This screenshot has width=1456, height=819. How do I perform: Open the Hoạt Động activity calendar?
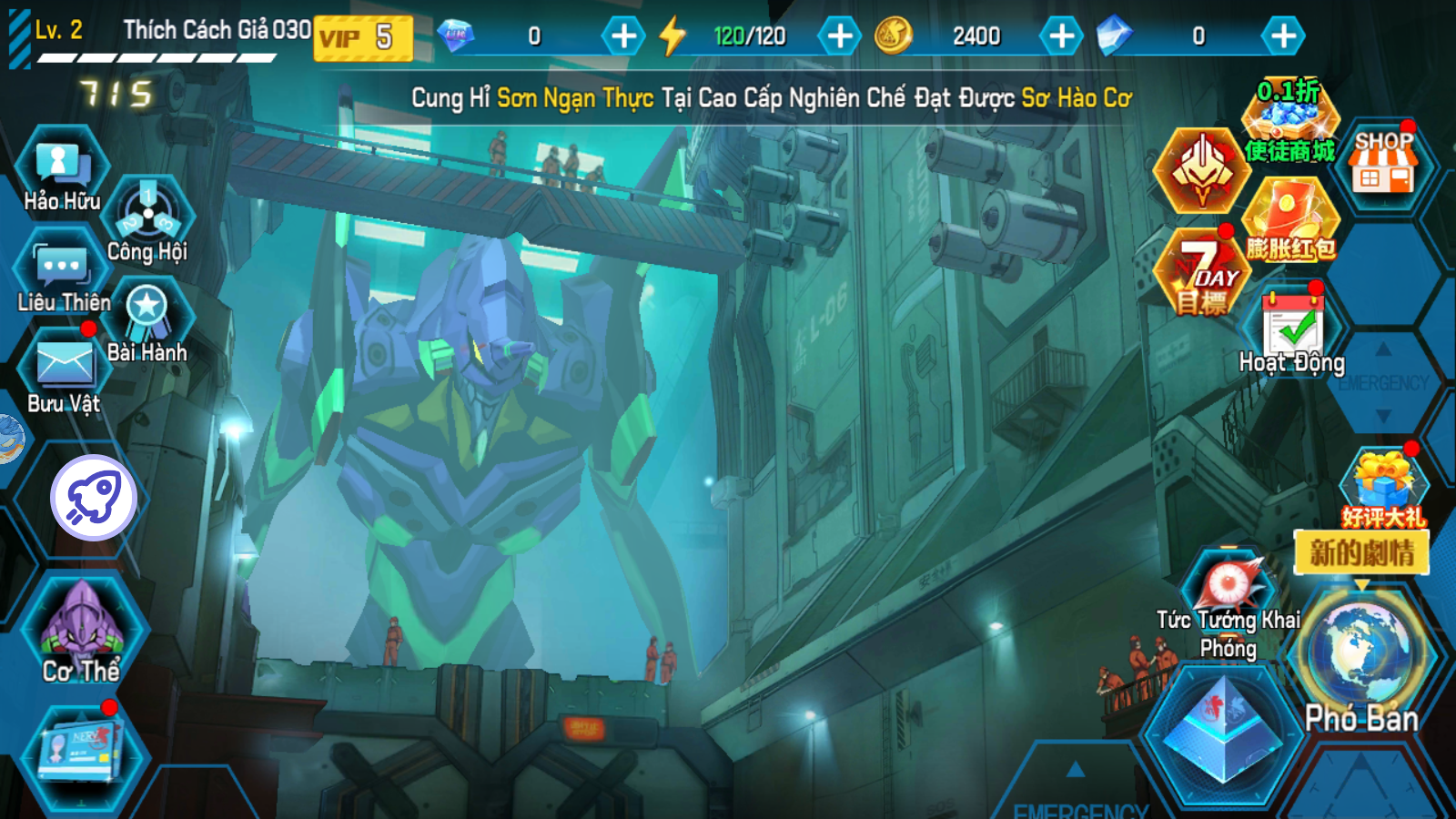click(x=1293, y=328)
